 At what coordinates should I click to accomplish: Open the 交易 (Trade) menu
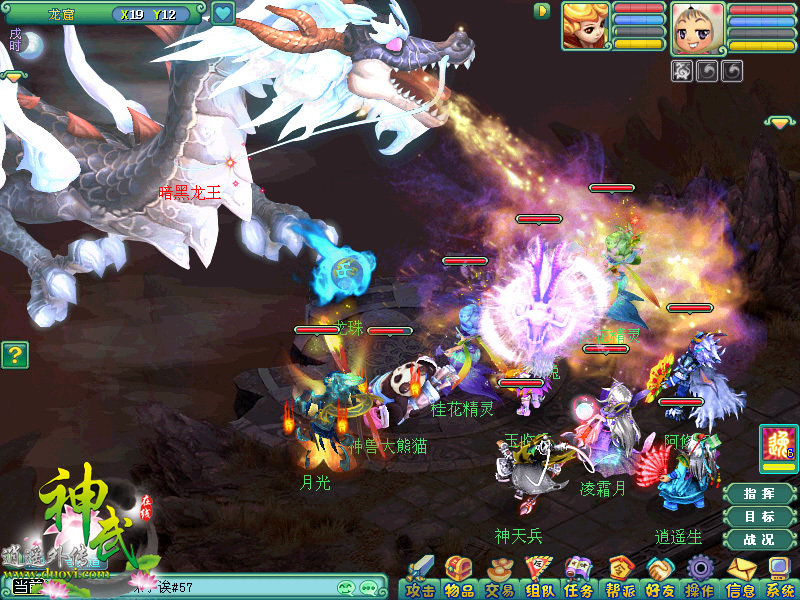pyautogui.click(x=499, y=578)
